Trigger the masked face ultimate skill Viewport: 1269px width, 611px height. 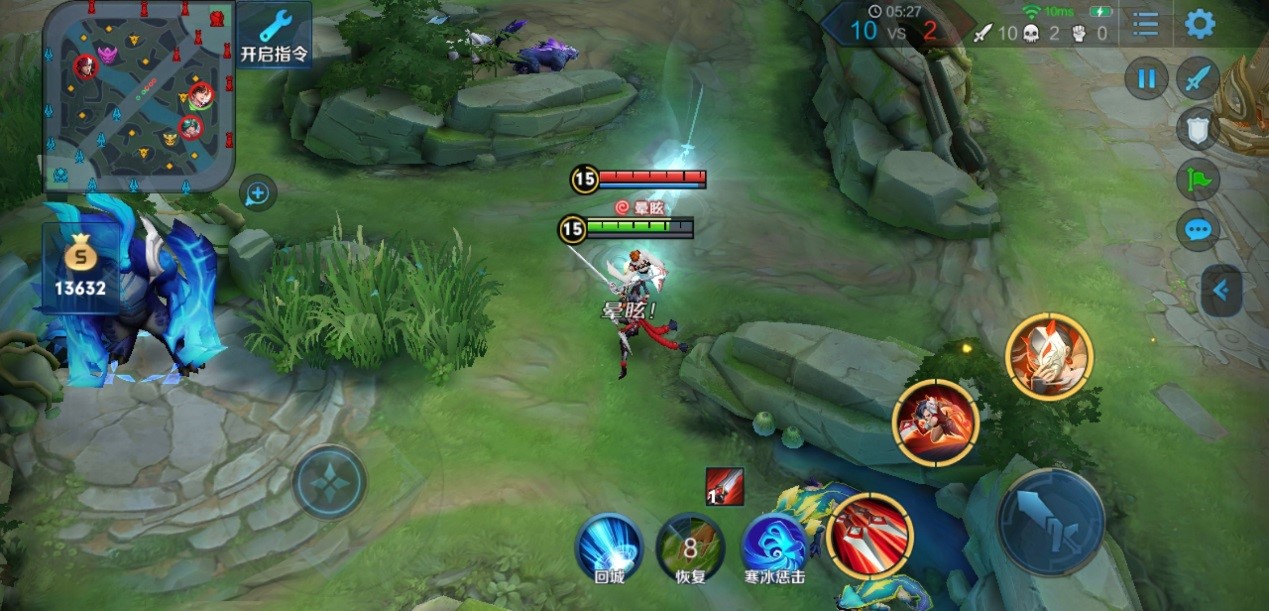1049,356
